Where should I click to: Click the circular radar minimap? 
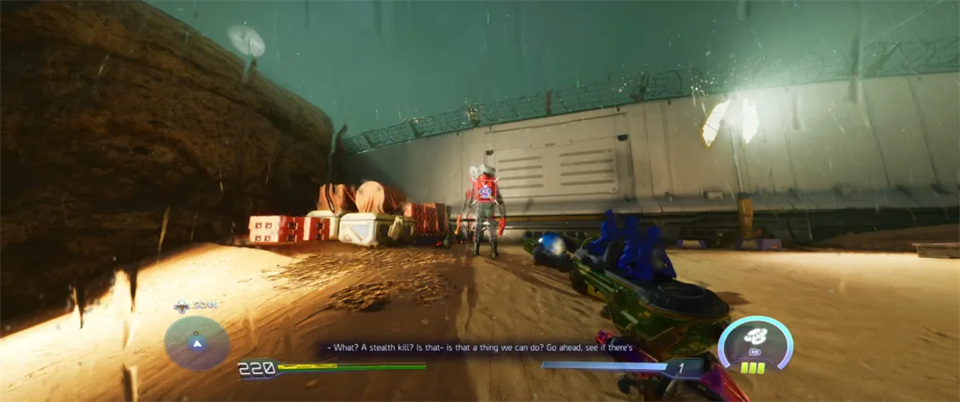pos(197,343)
